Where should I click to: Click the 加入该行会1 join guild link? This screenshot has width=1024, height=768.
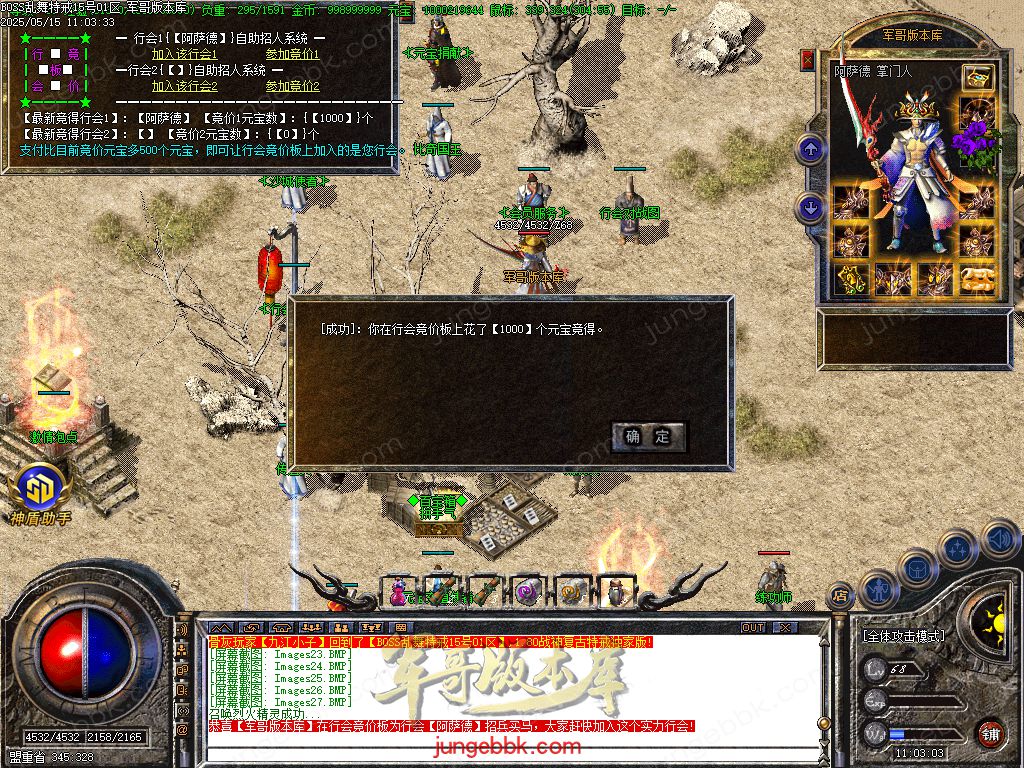(x=184, y=54)
